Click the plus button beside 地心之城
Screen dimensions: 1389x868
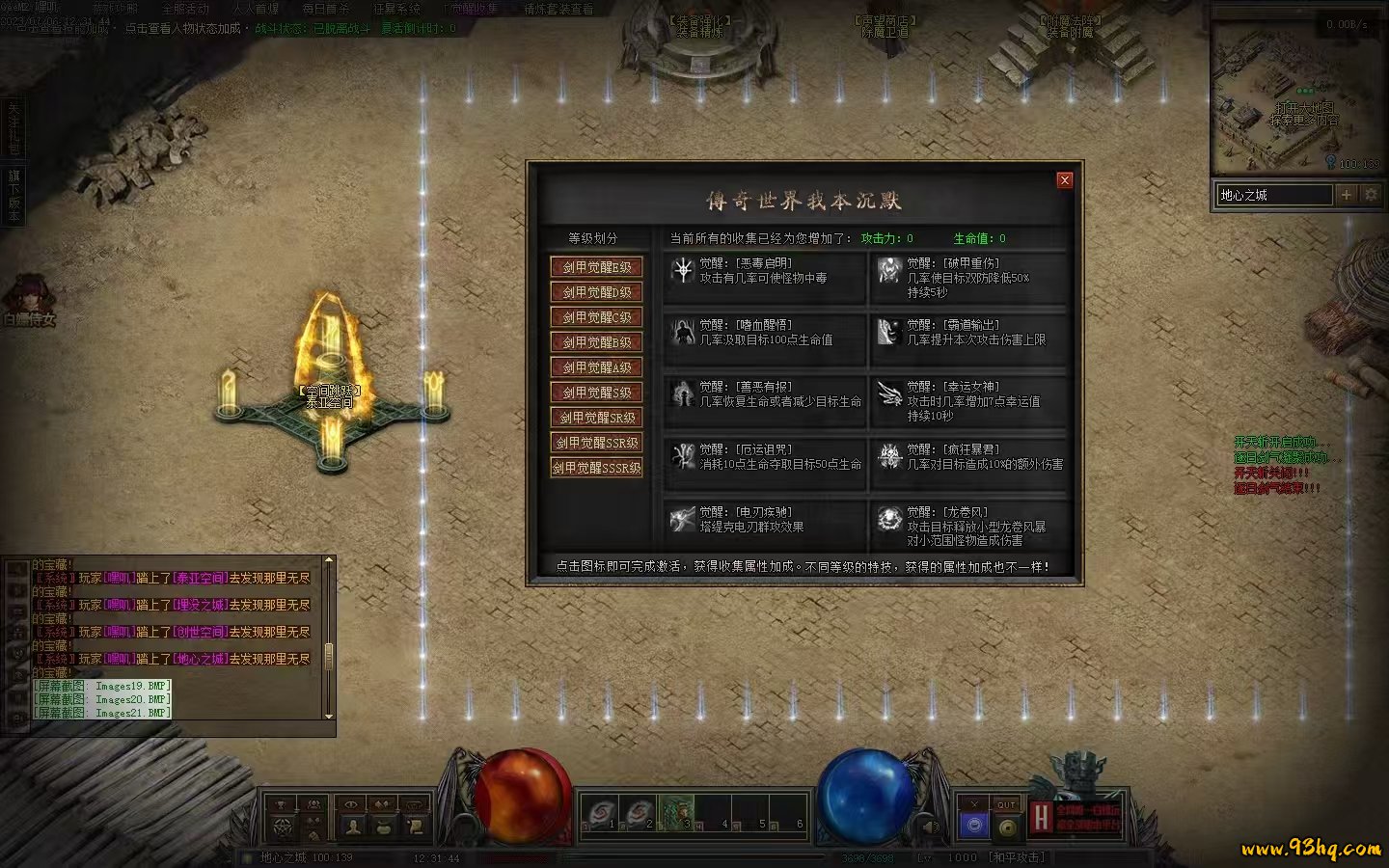[x=1347, y=195]
